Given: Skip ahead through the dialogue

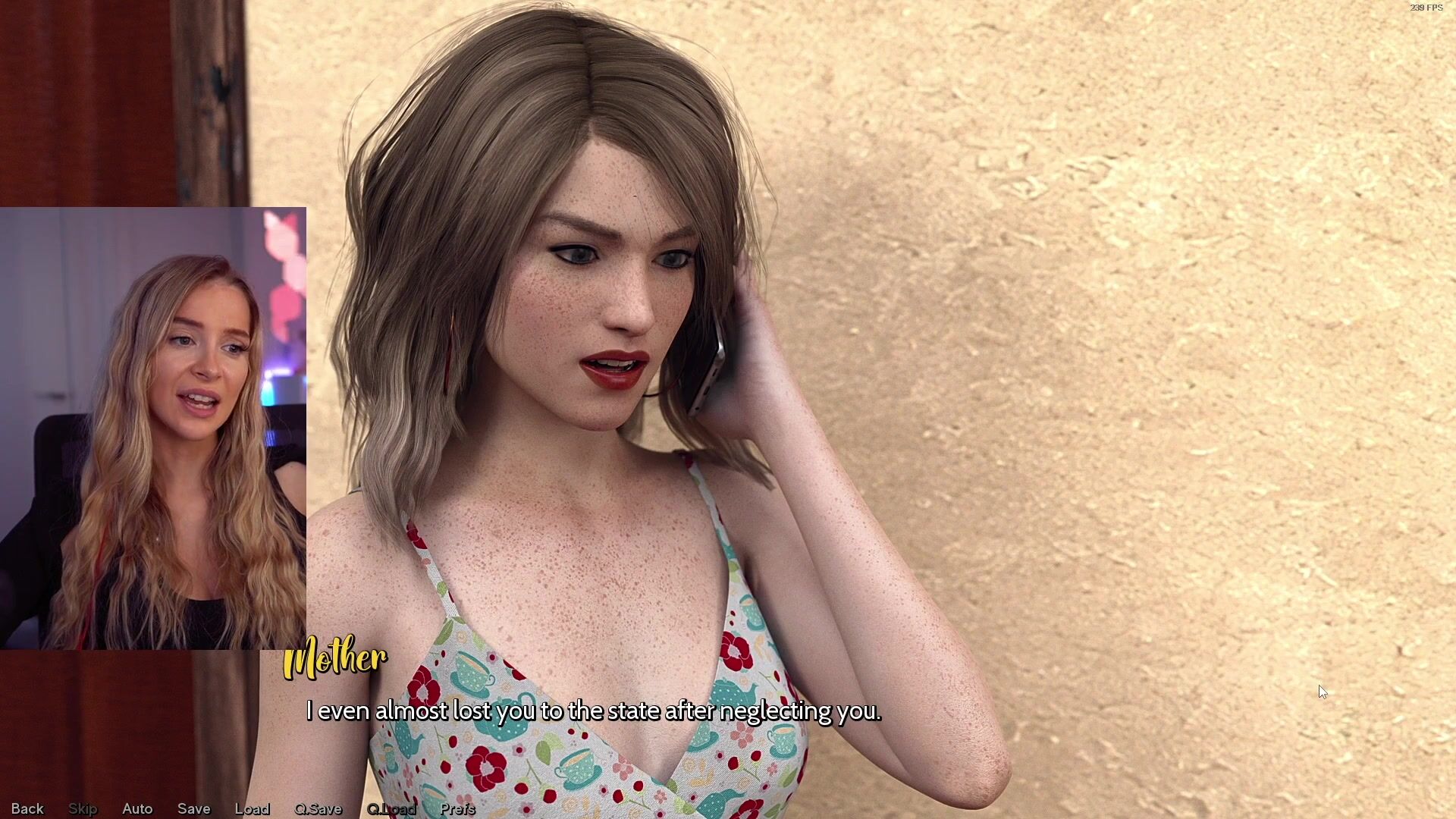Looking at the screenshot, I should tap(83, 808).
